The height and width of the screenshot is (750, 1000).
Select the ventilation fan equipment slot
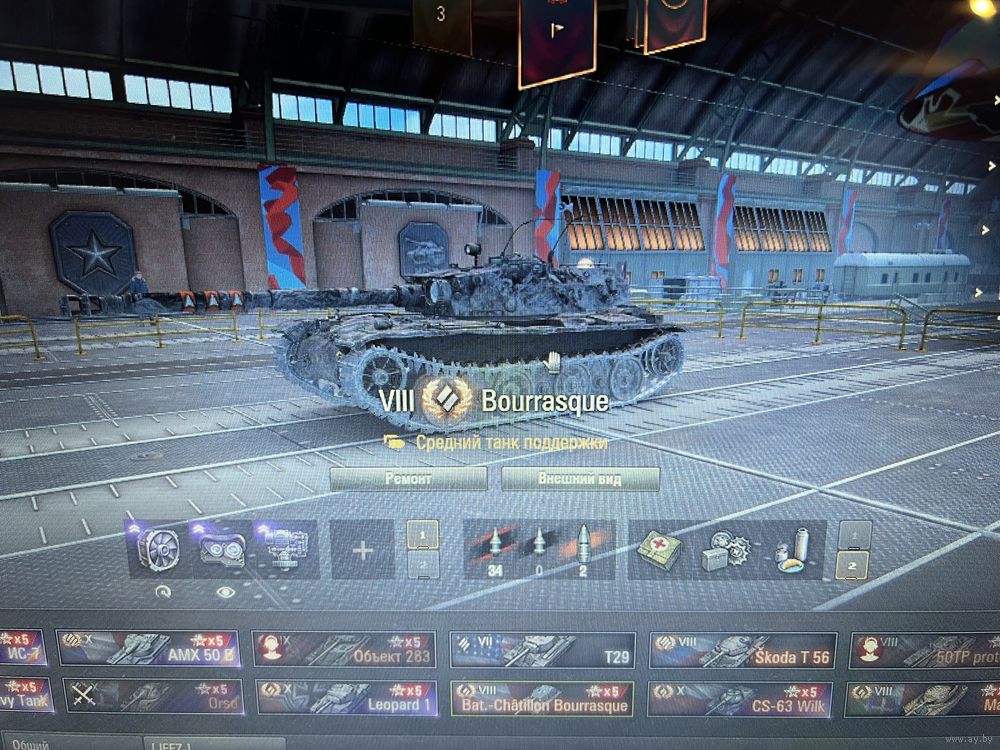(x=159, y=550)
